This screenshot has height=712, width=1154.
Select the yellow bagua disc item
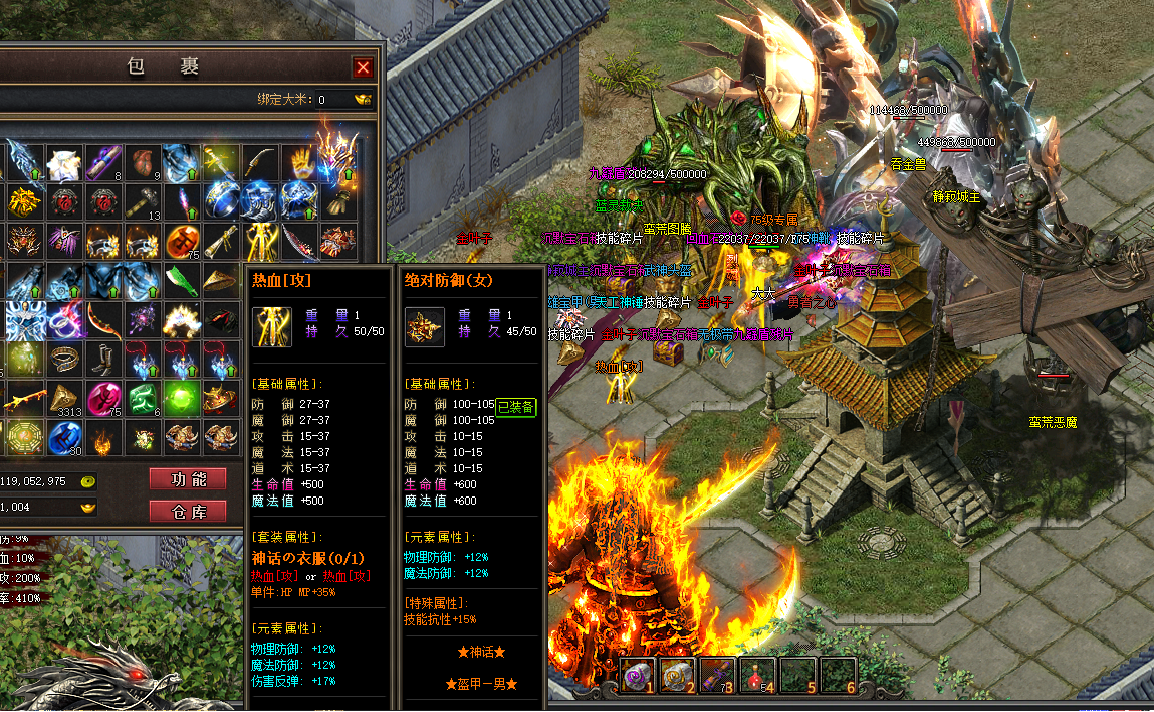pos(26,437)
